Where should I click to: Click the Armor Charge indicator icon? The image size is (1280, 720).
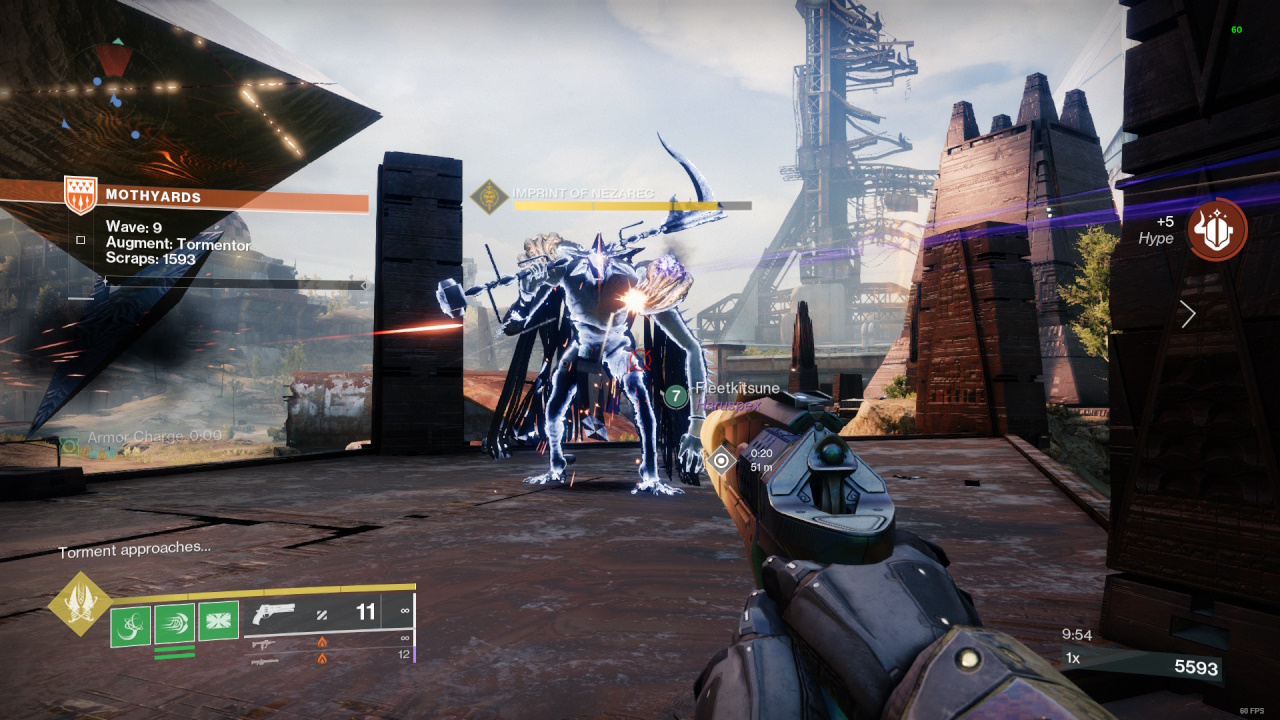pos(69,445)
